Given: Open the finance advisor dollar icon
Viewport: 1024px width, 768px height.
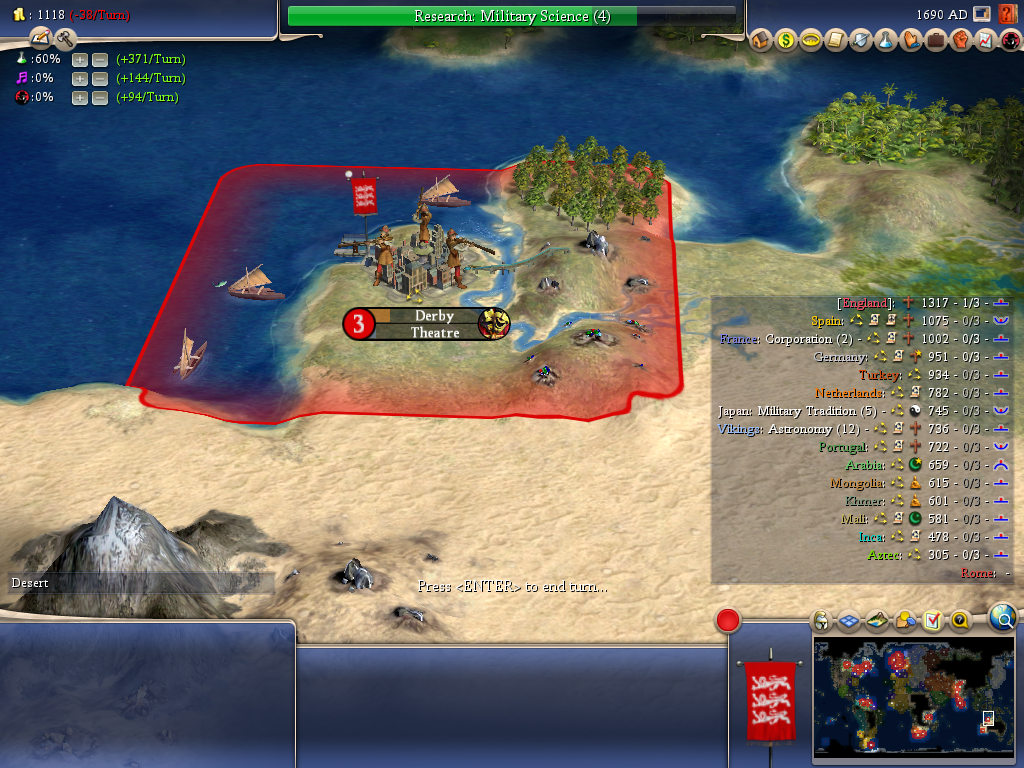Looking at the screenshot, I should (785, 41).
